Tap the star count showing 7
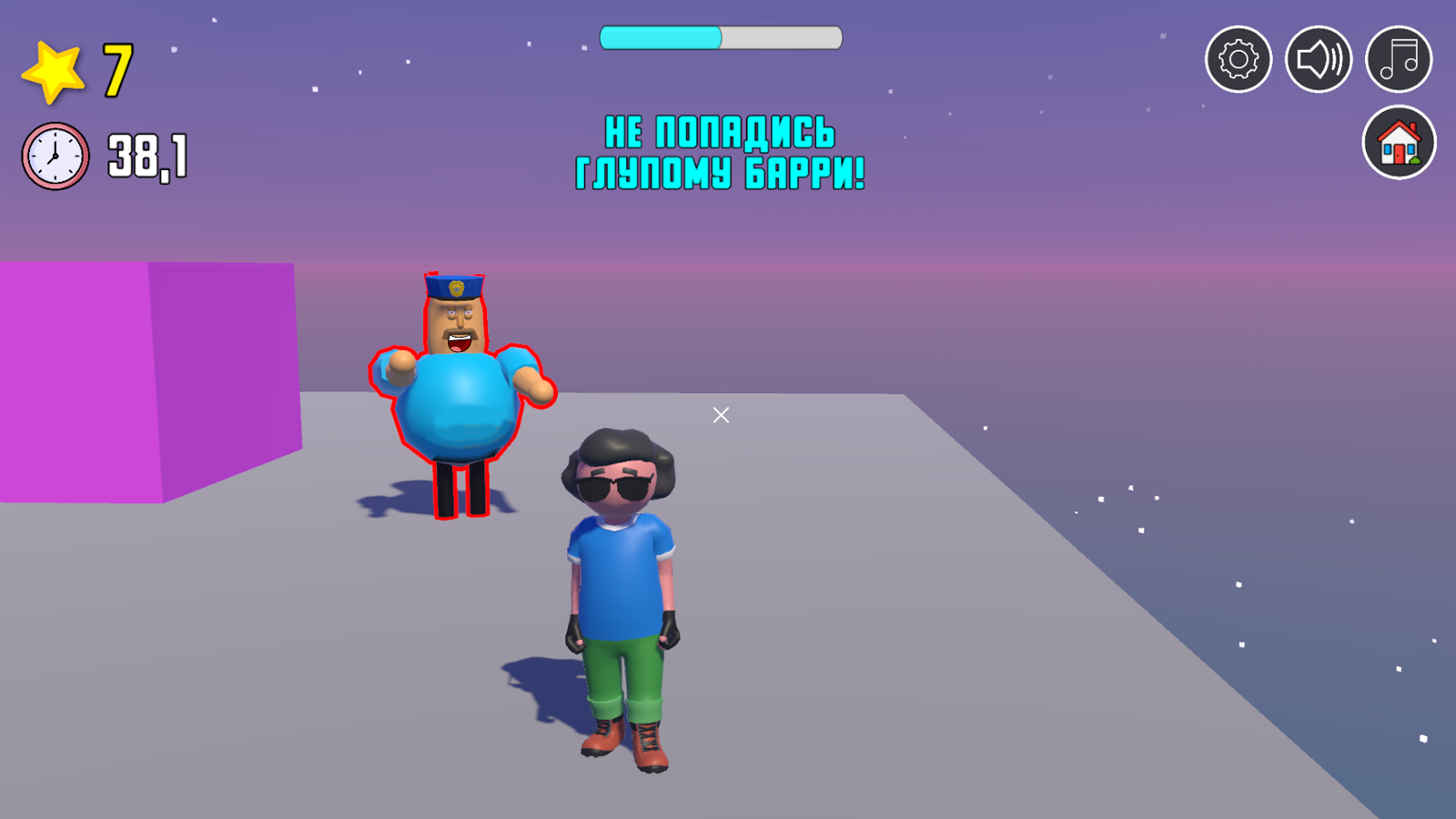Viewport: 1456px width, 819px height. tap(116, 71)
